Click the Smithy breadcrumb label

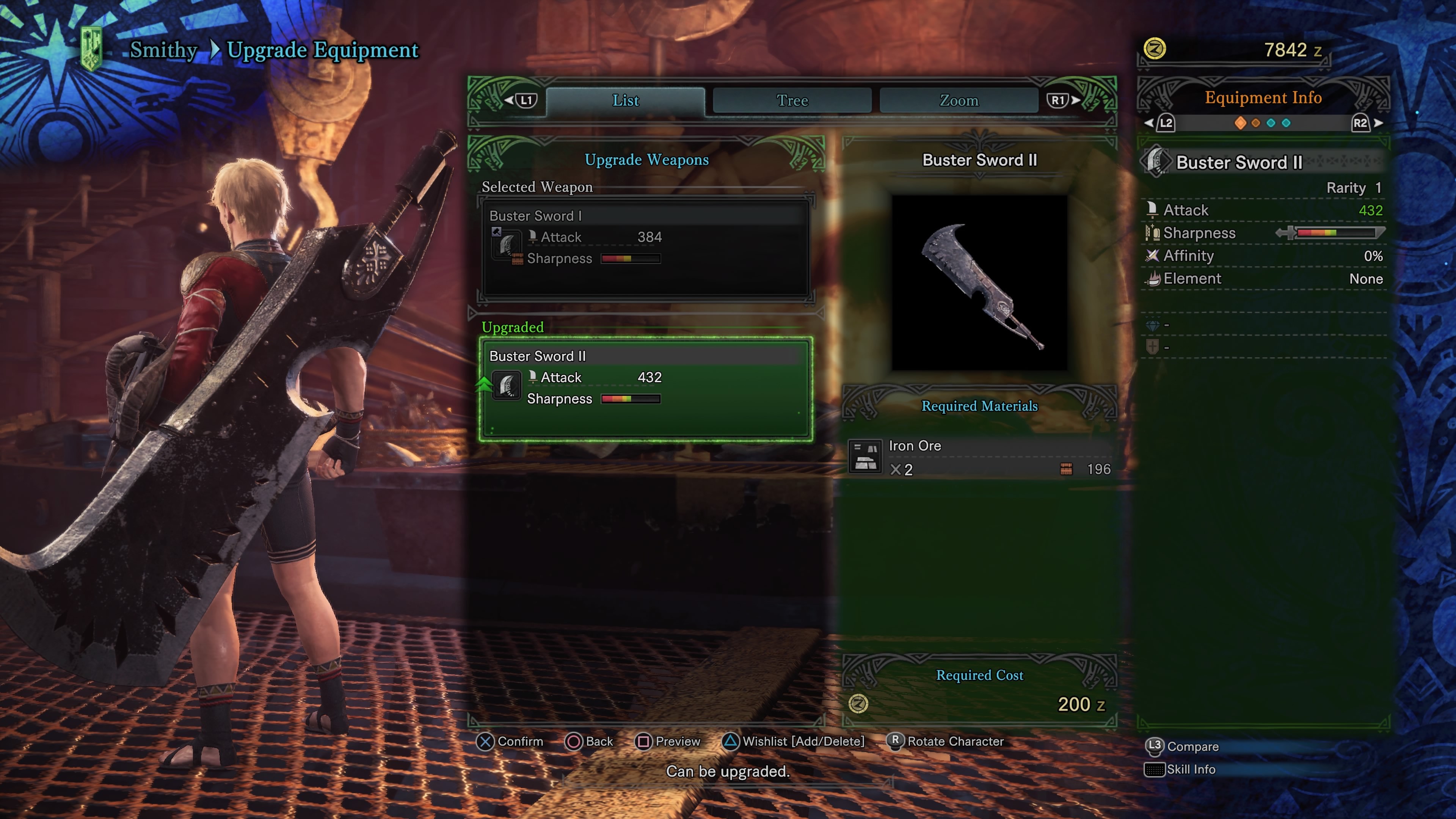pyautogui.click(x=163, y=50)
